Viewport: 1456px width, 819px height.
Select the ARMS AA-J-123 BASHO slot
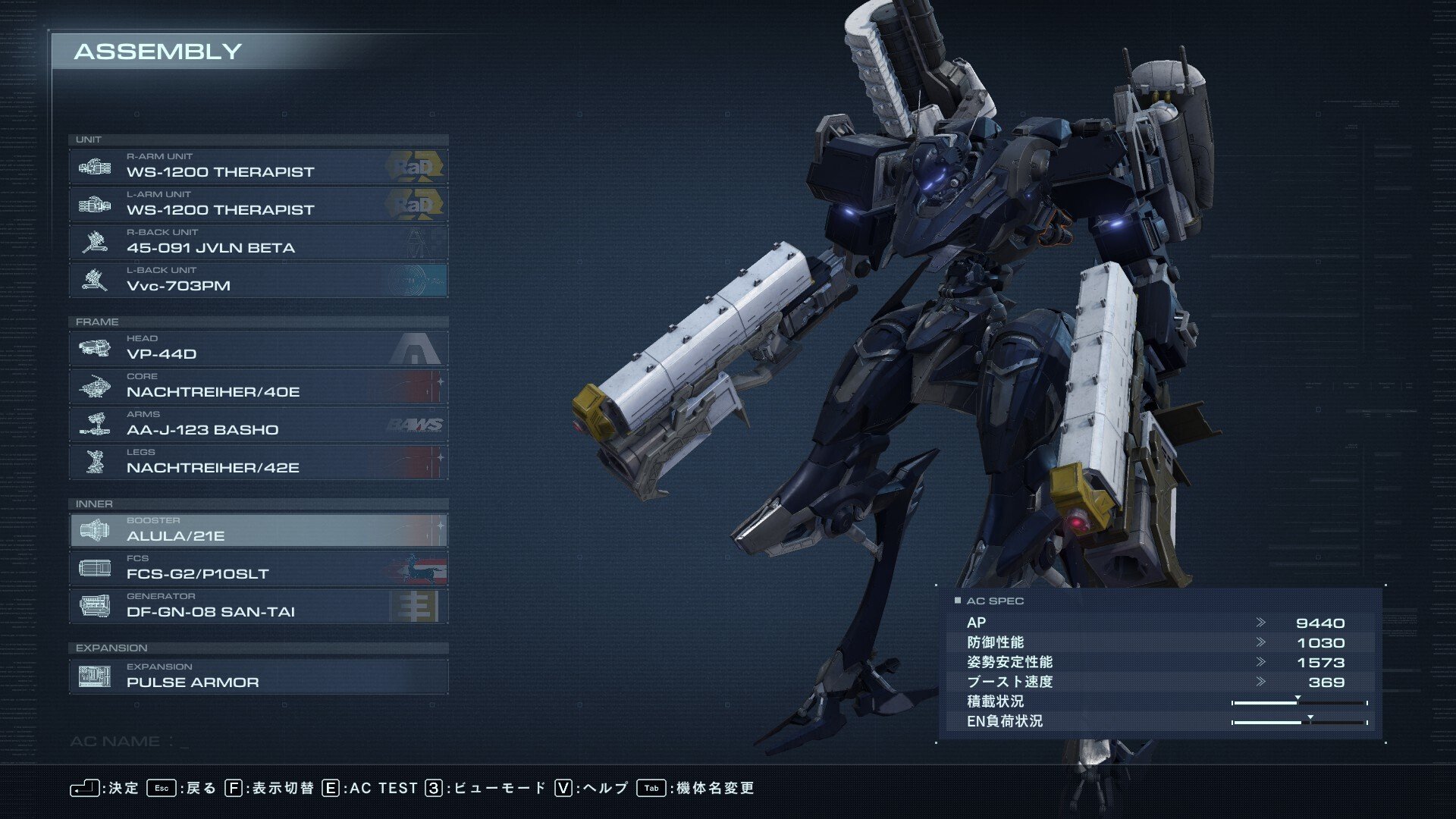[258, 424]
